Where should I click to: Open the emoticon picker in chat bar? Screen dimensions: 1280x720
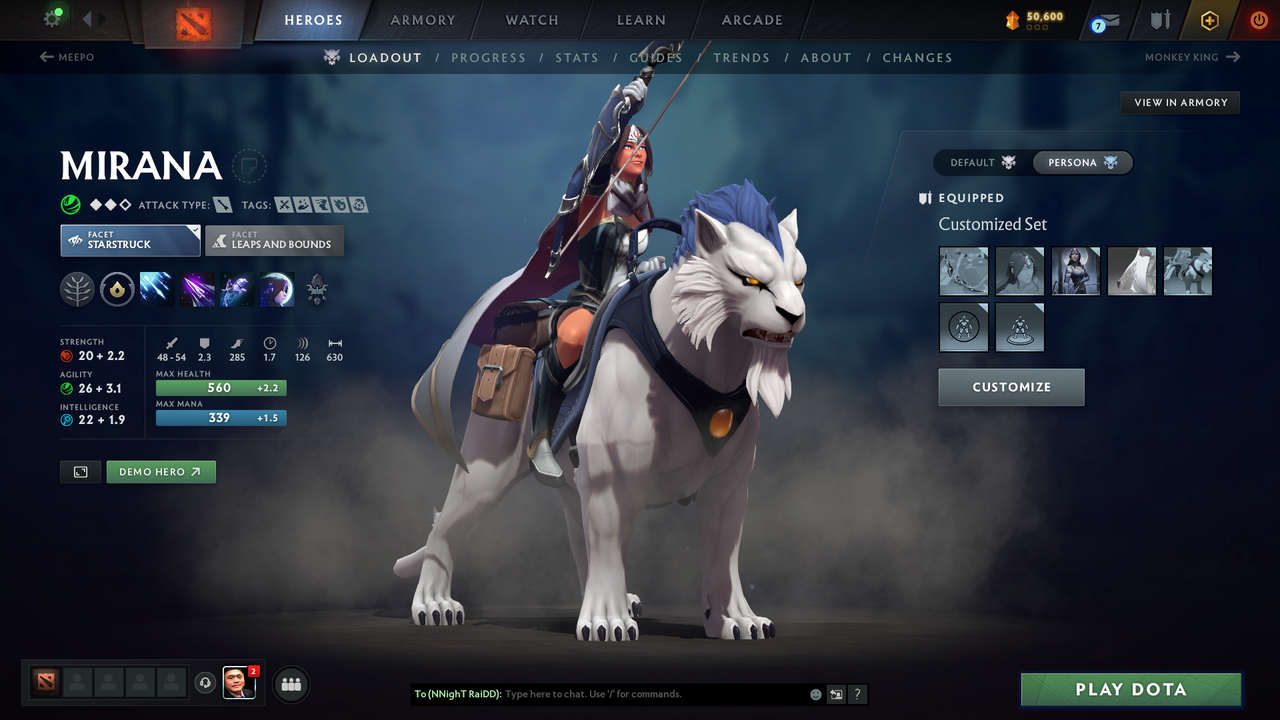815,694
